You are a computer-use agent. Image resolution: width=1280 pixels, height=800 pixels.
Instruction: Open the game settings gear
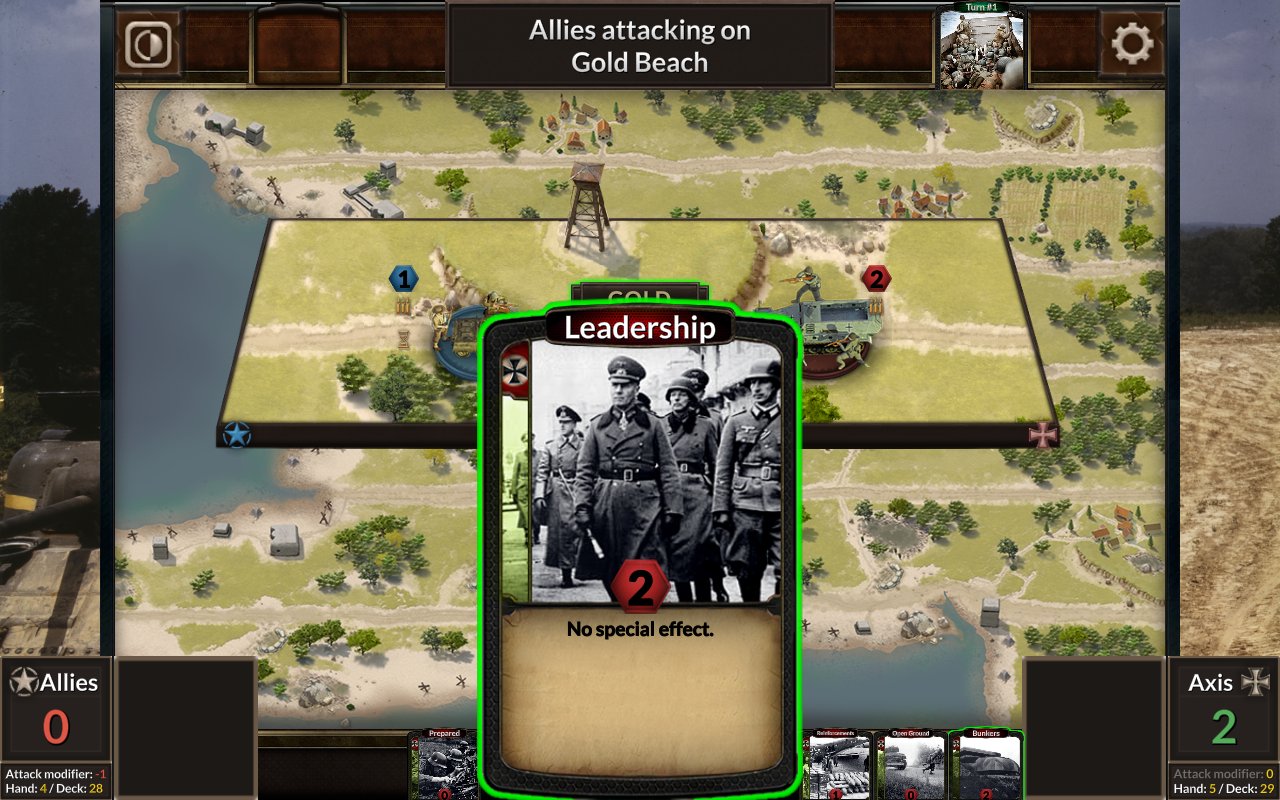[x=1131, y=45]
